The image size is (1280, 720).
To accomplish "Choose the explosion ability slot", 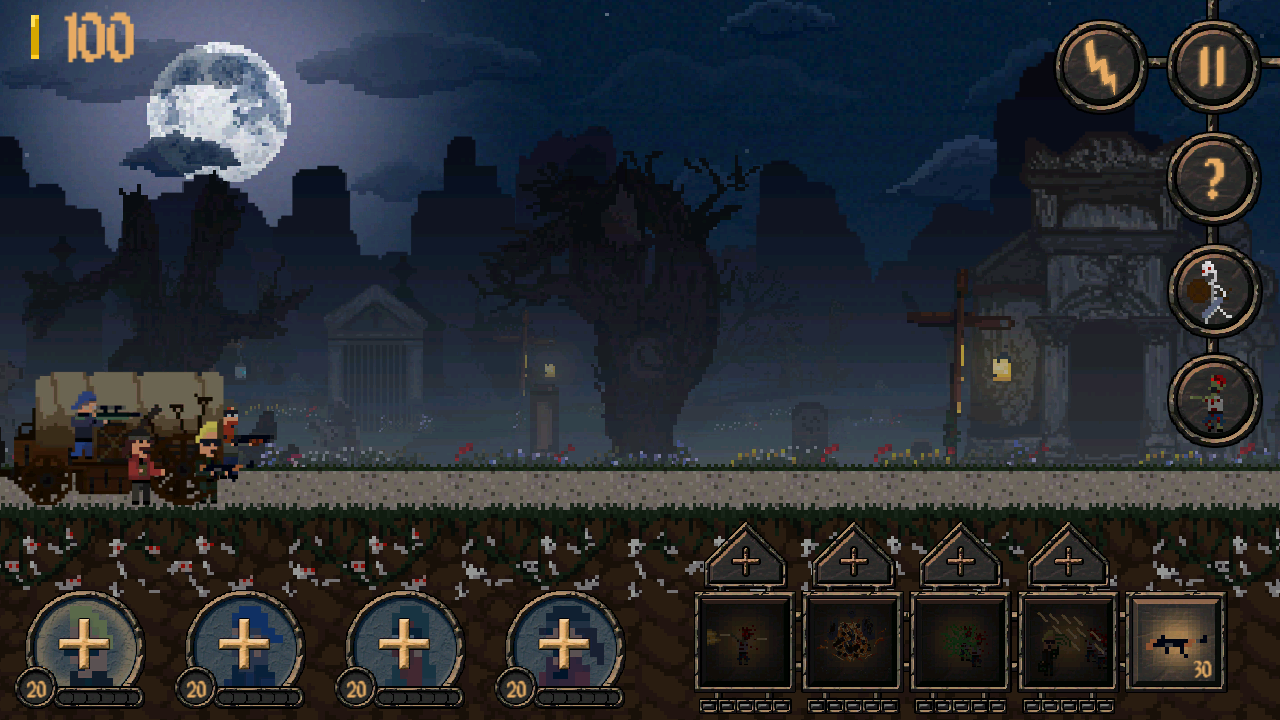I will point(853,642).
